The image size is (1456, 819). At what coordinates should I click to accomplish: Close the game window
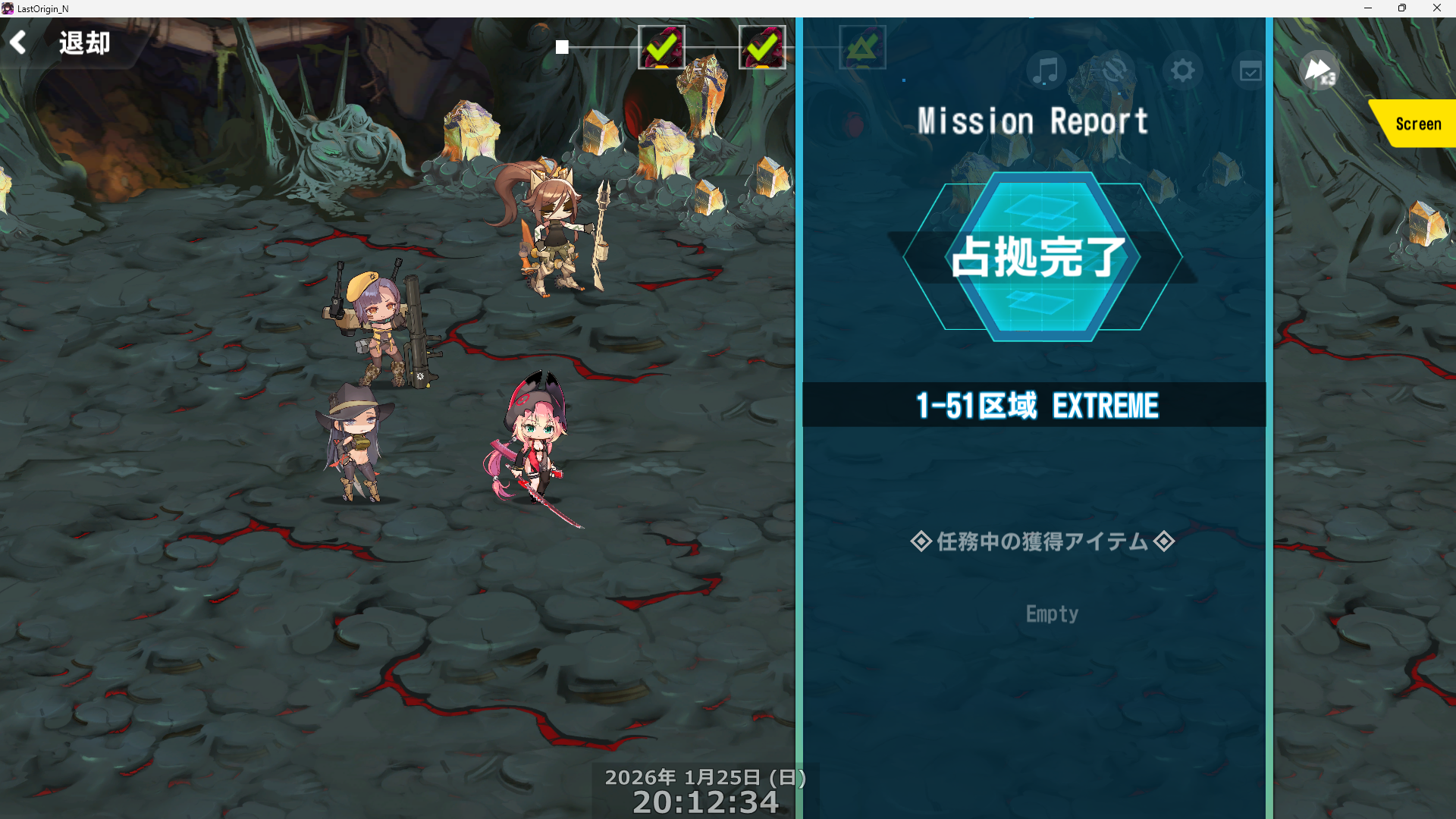point(1436,8)
